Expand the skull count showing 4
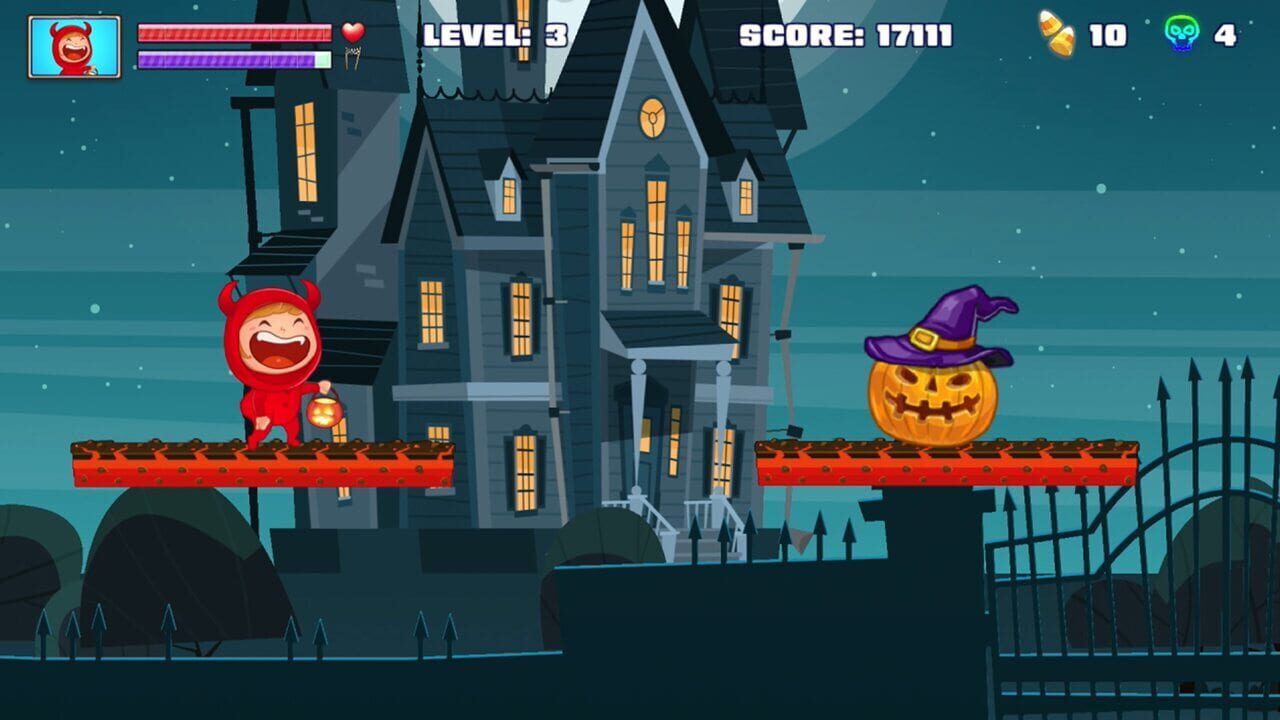 click(1224, 36)
